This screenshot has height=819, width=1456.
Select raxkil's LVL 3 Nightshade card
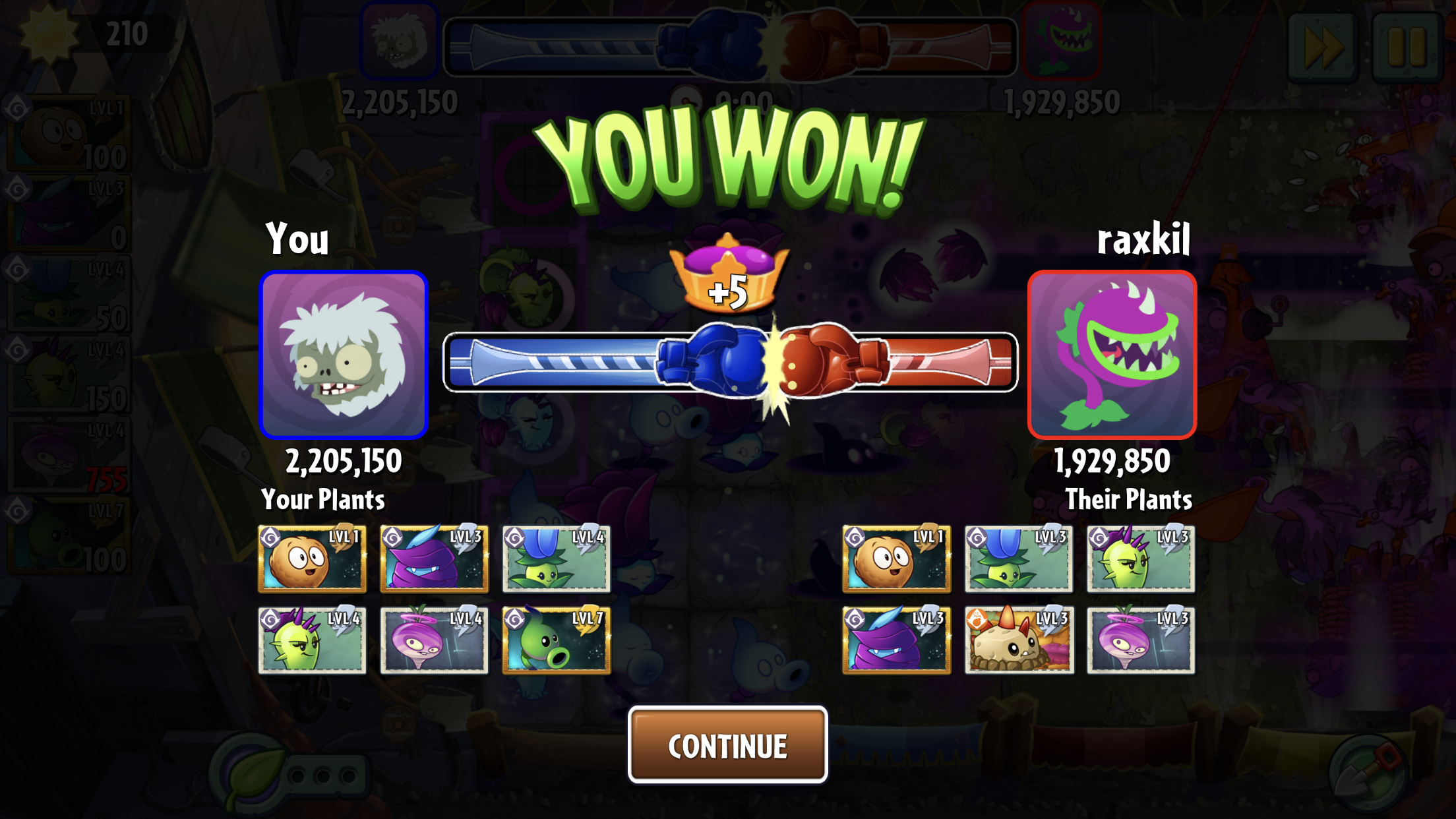point(896,640)
